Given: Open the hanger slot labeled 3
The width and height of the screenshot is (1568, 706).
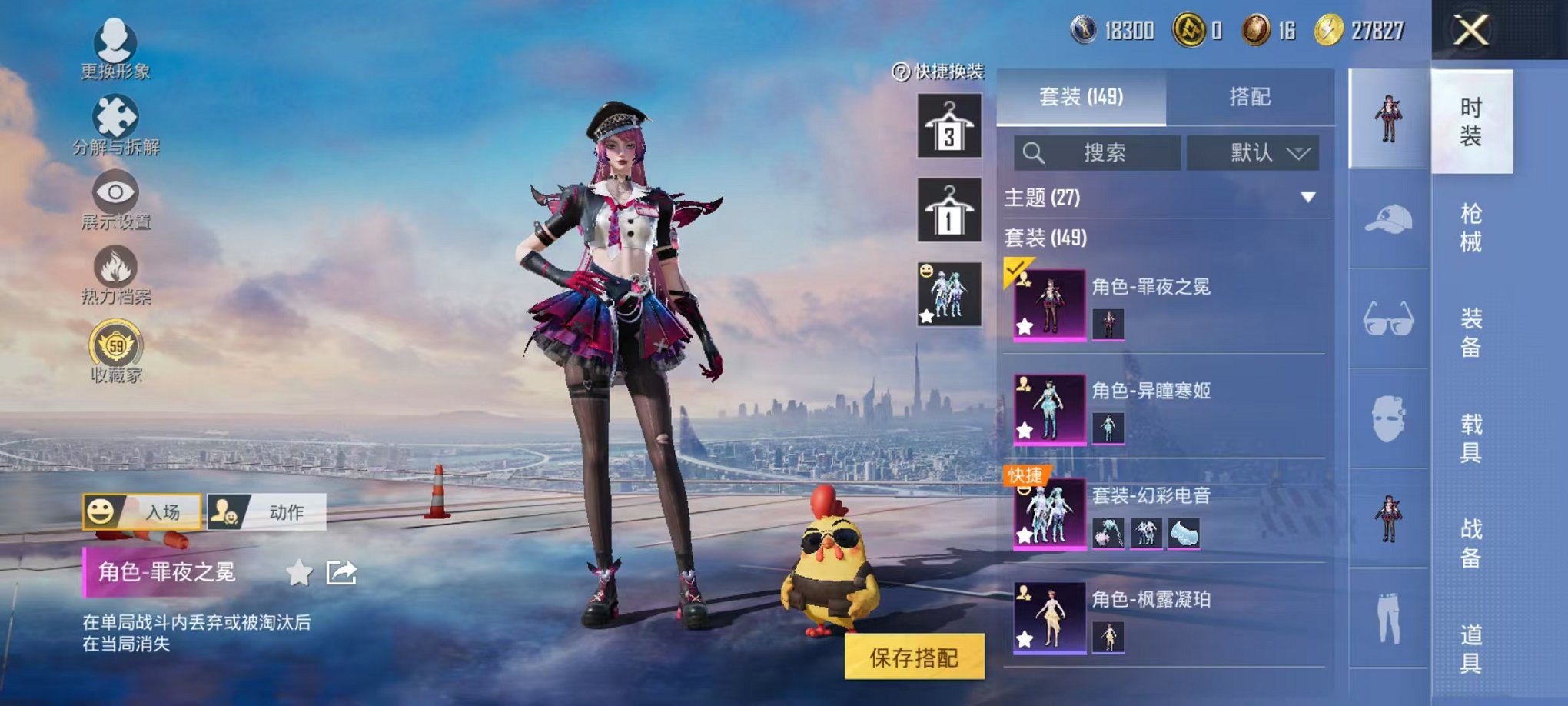Looking at the screenshot, I should click(x=951, y=125).
